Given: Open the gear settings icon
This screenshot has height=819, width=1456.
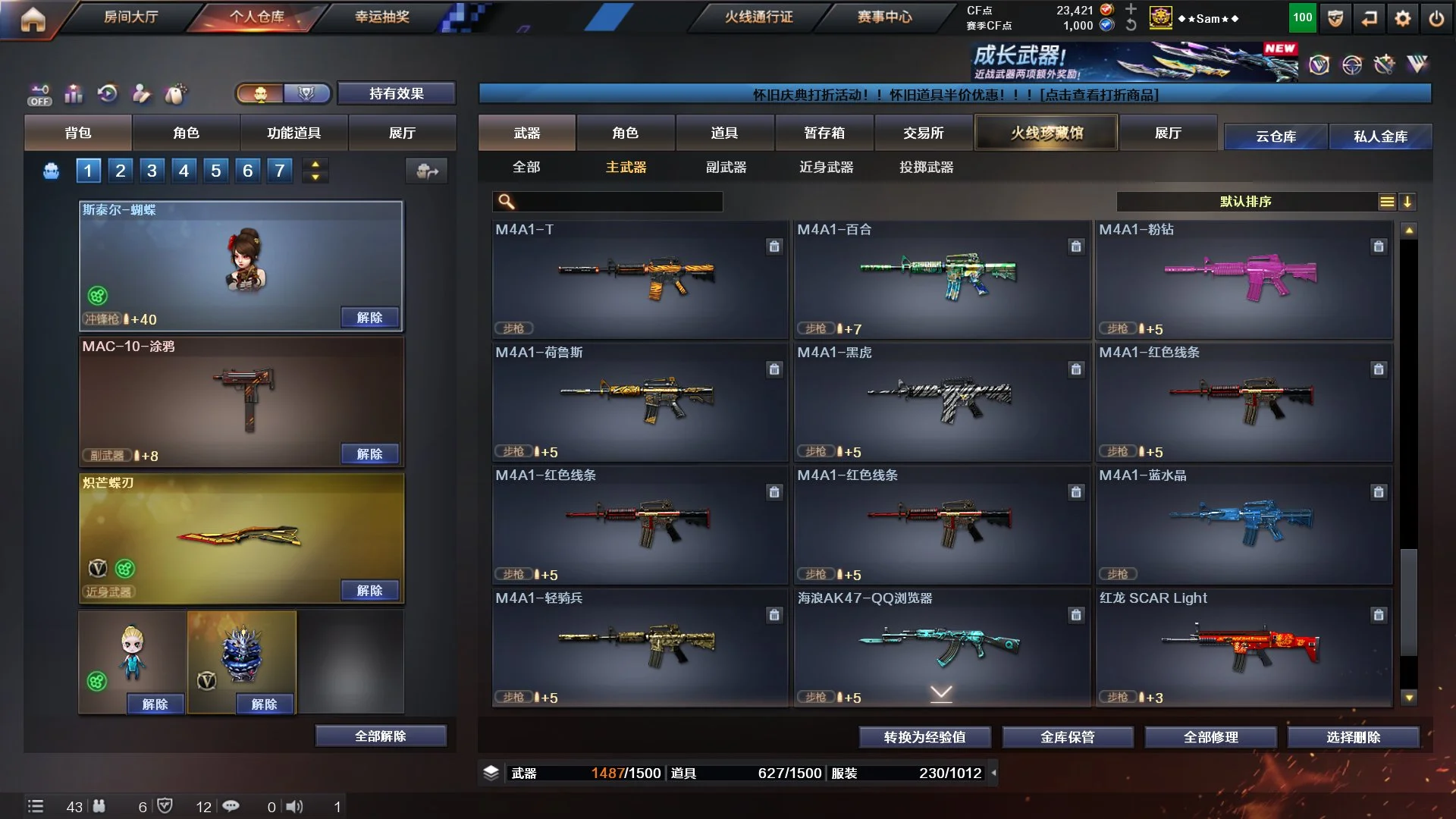Looking at the screenshot, I should pyautogui.click(x=1402, y=18).
